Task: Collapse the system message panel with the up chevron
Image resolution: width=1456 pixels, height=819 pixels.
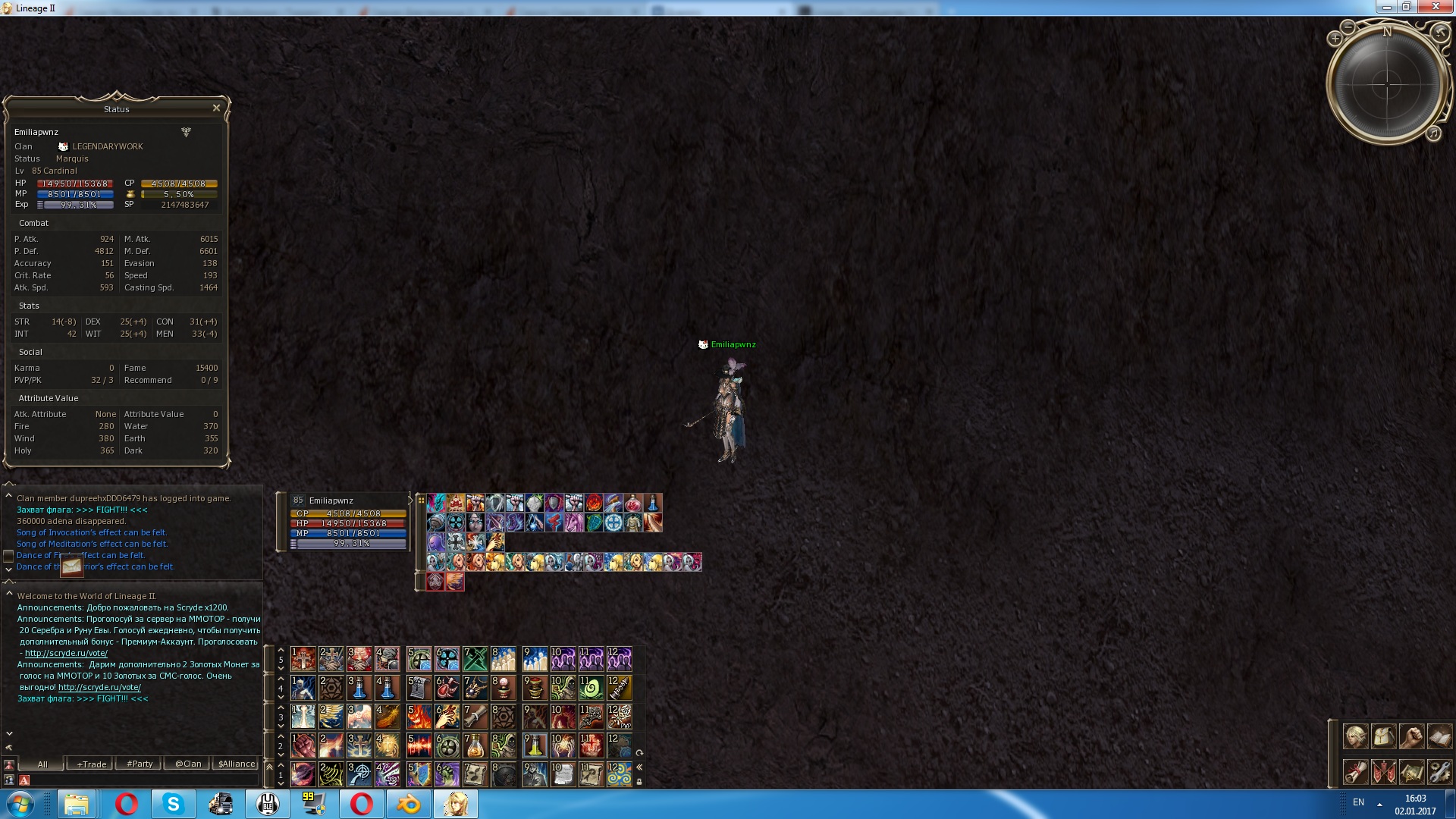Action: [9, 484]
